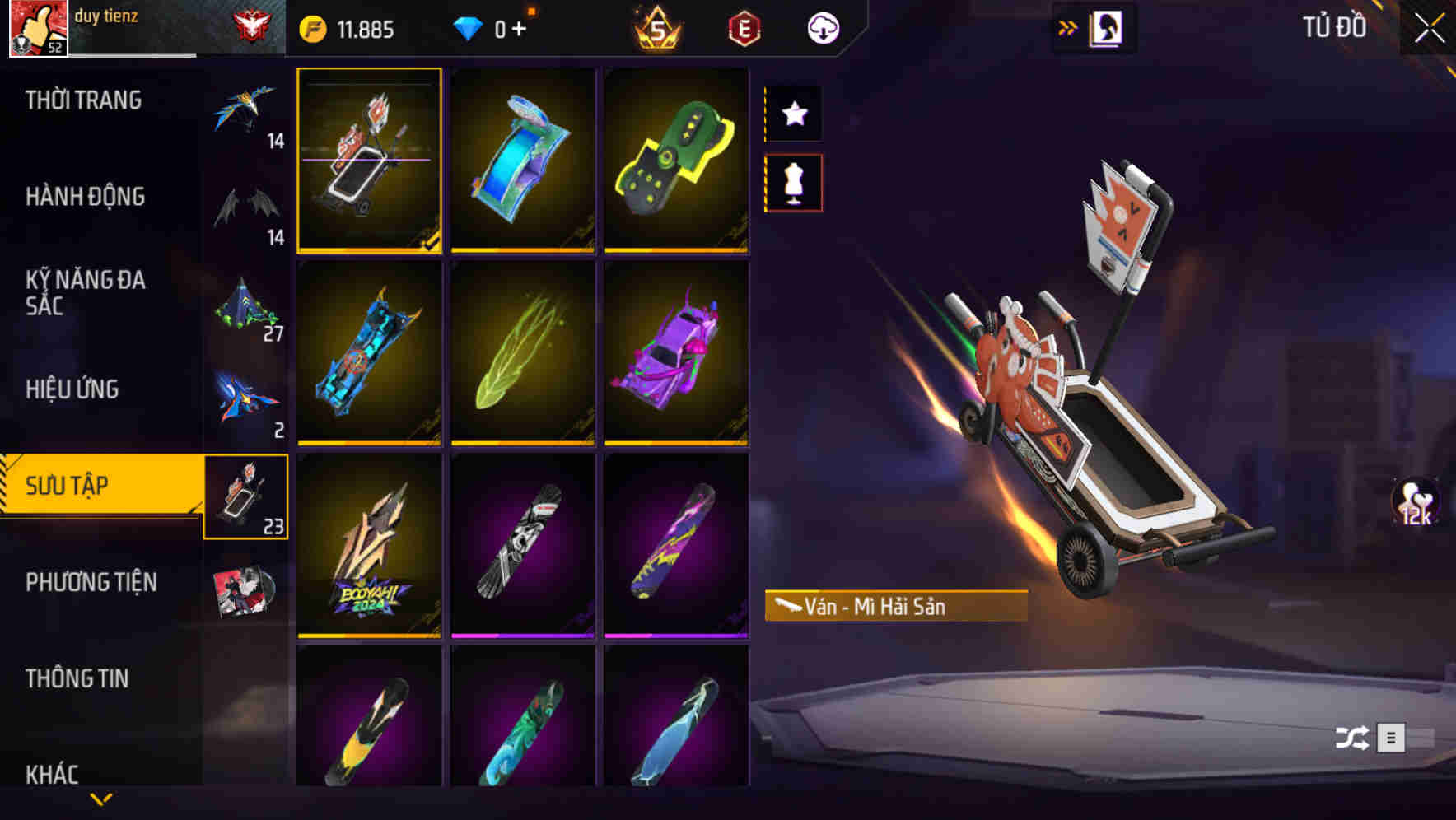Toggle the yellow double-chevron collapse arrows
The width and height of the screenshot is (1456, 820).
tap(1068, 27)
